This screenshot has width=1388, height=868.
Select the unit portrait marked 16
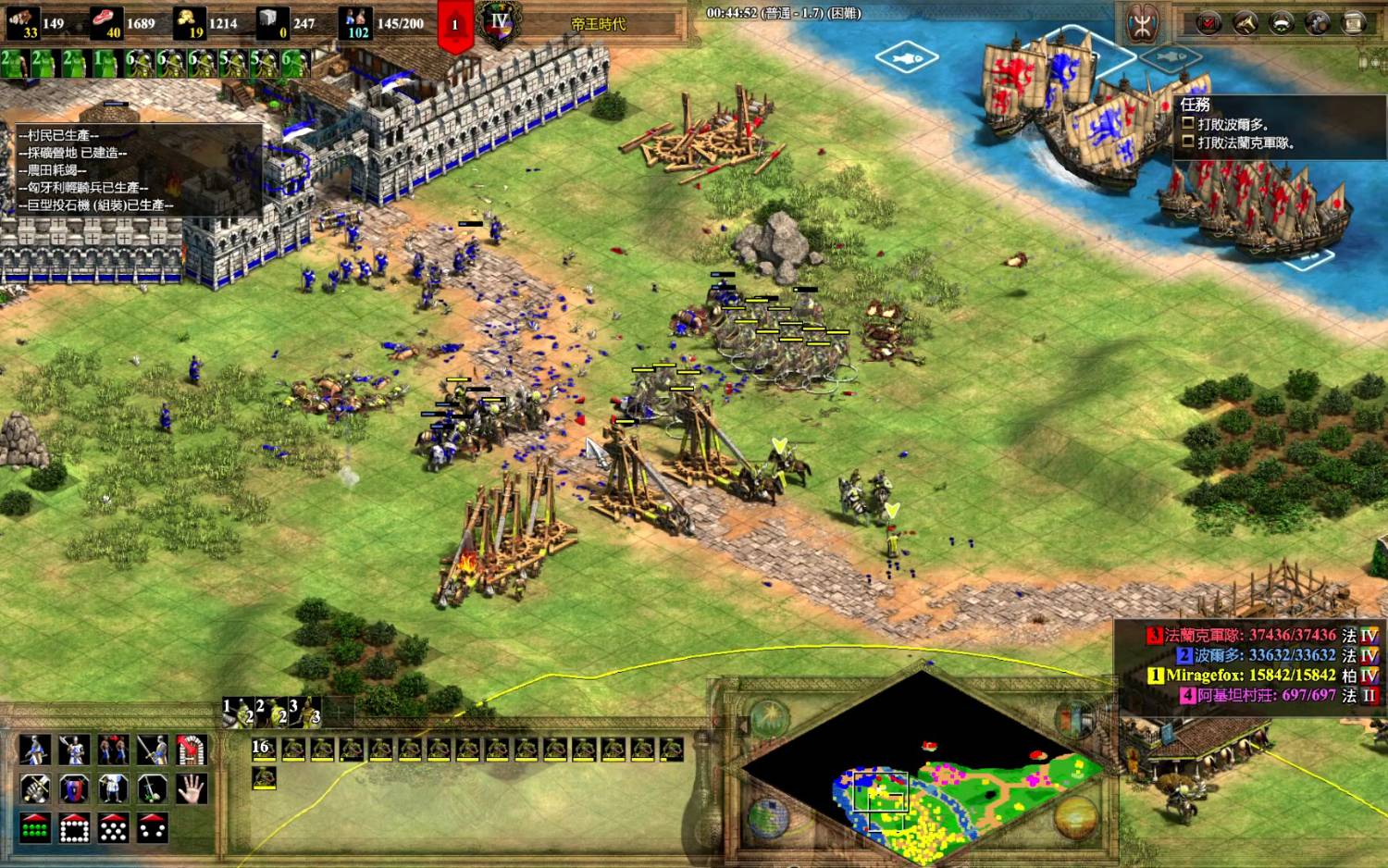point(264,750)
